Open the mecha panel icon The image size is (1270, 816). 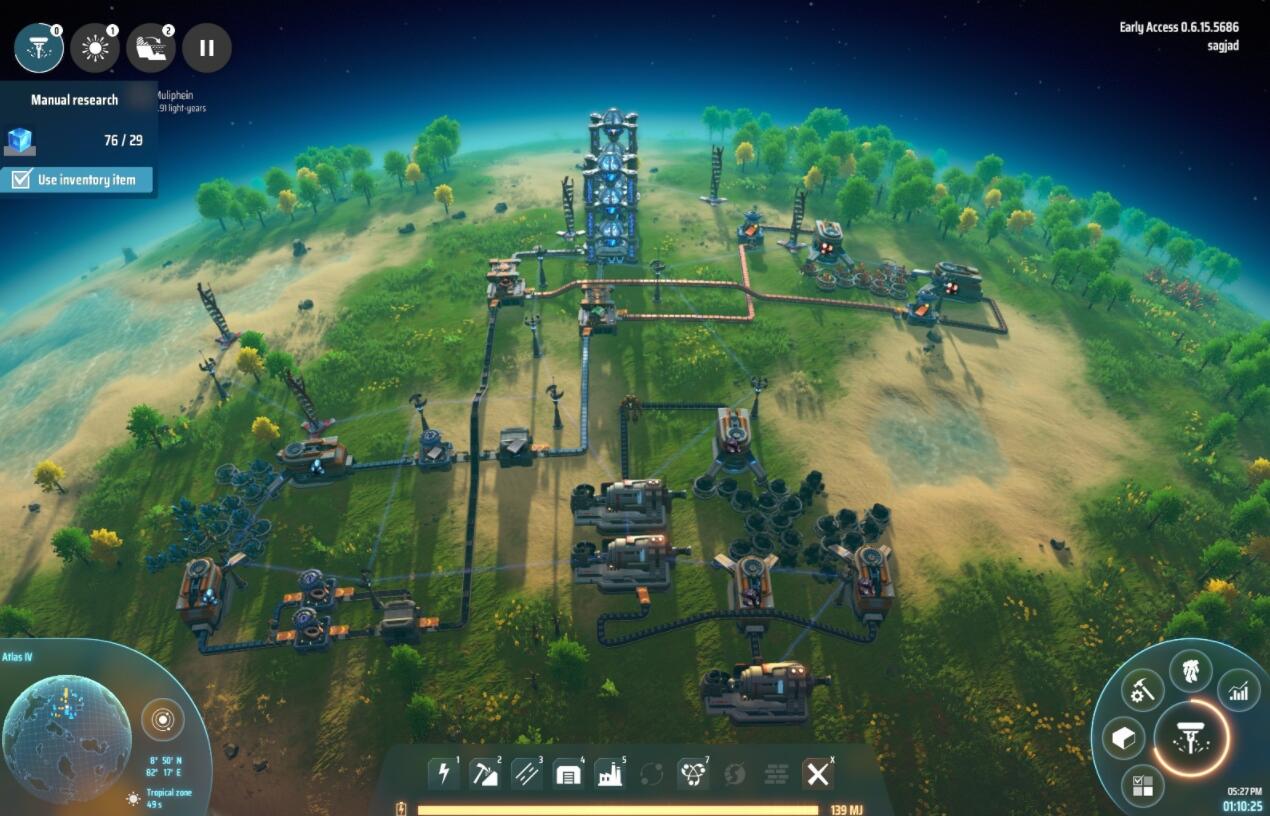tap(1190, 670)
